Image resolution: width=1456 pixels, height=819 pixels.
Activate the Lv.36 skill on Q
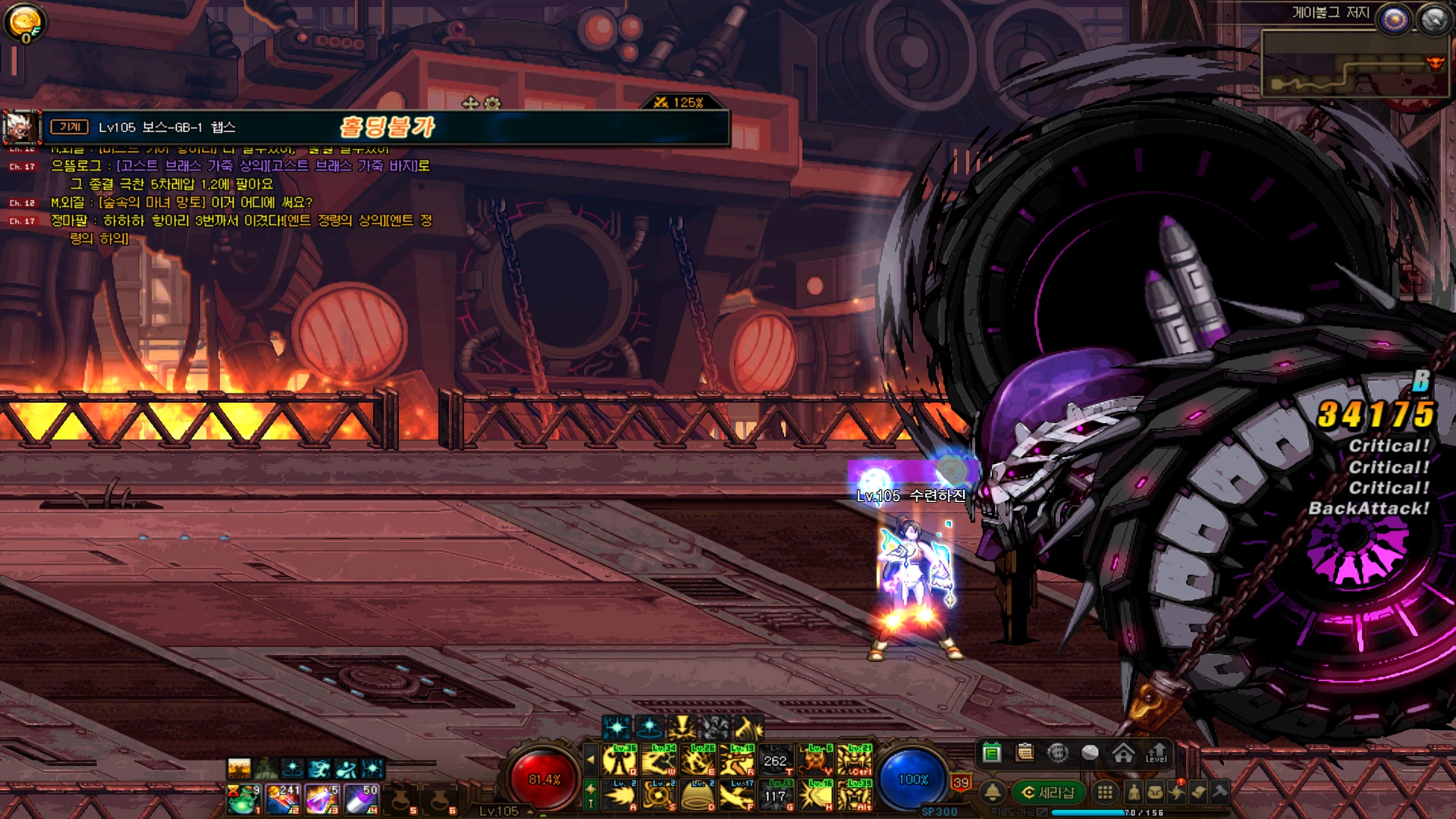(620, 760)
